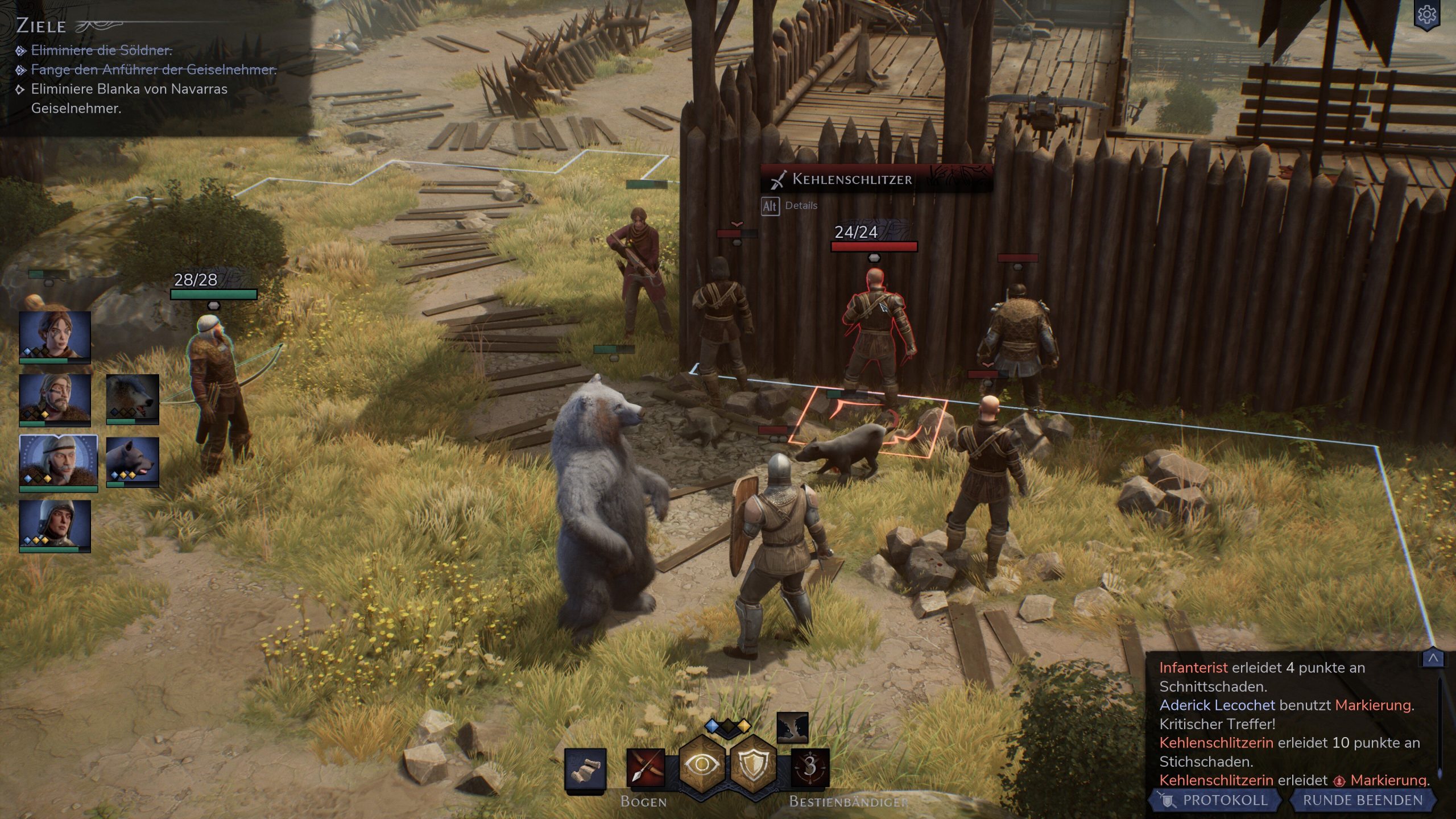Open the settings gear menu
1456x819 pixels.
1426,15
